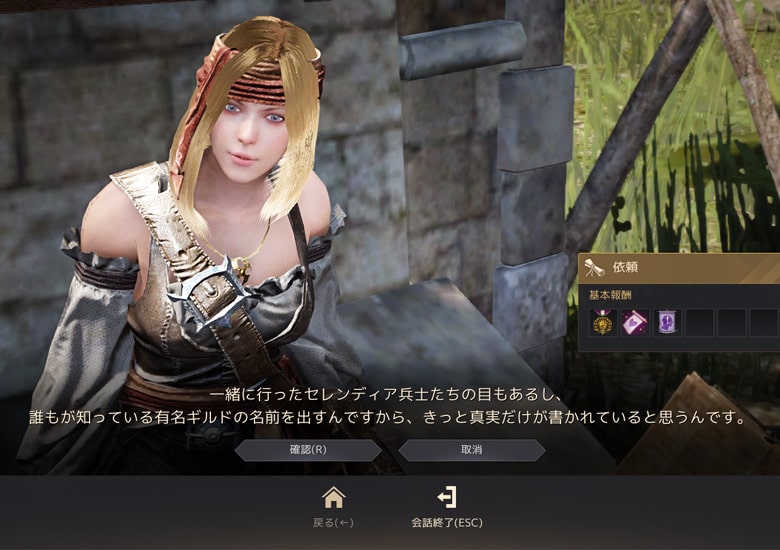Screen dimensions: 780x550
Task: End the conversation with 会話終了
Action: point(447,505)
